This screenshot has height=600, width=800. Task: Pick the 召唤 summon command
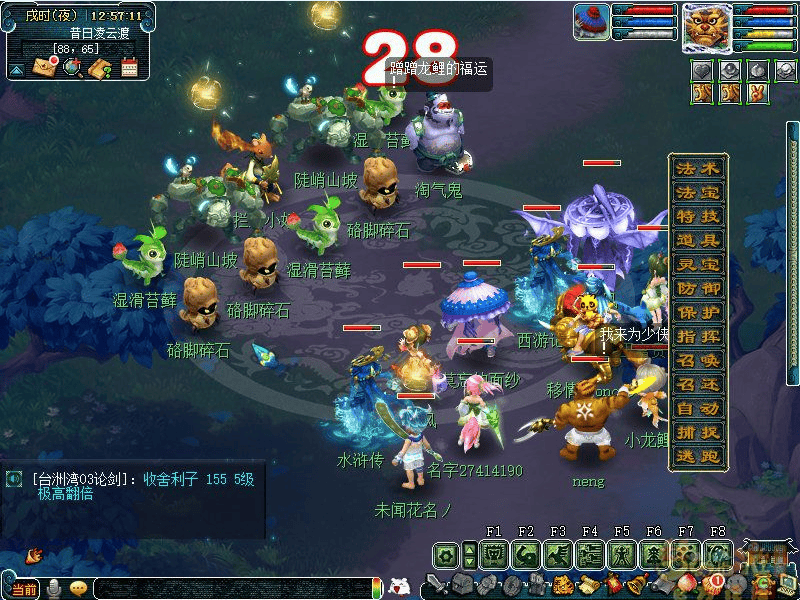(x=697, y=360)
